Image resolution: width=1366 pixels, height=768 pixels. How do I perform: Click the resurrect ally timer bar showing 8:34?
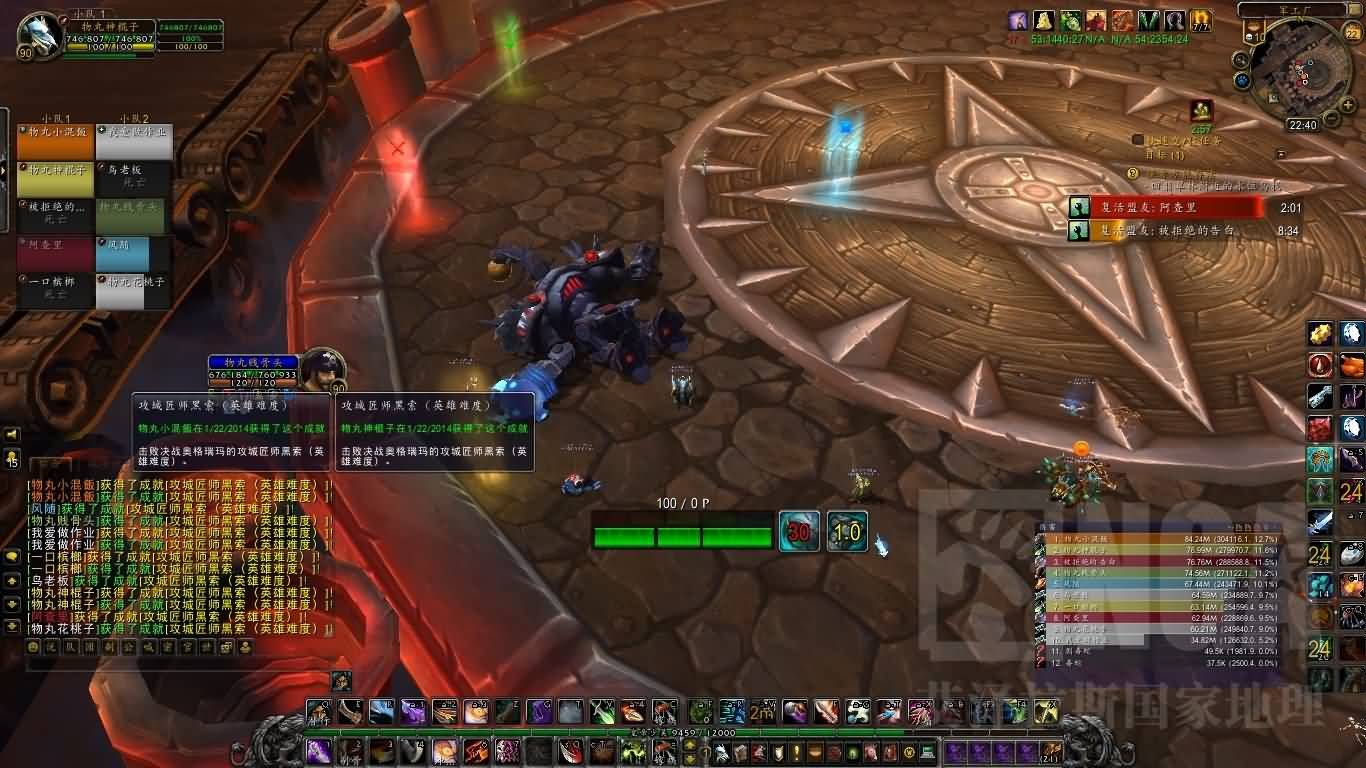(x=1165, y=230)
